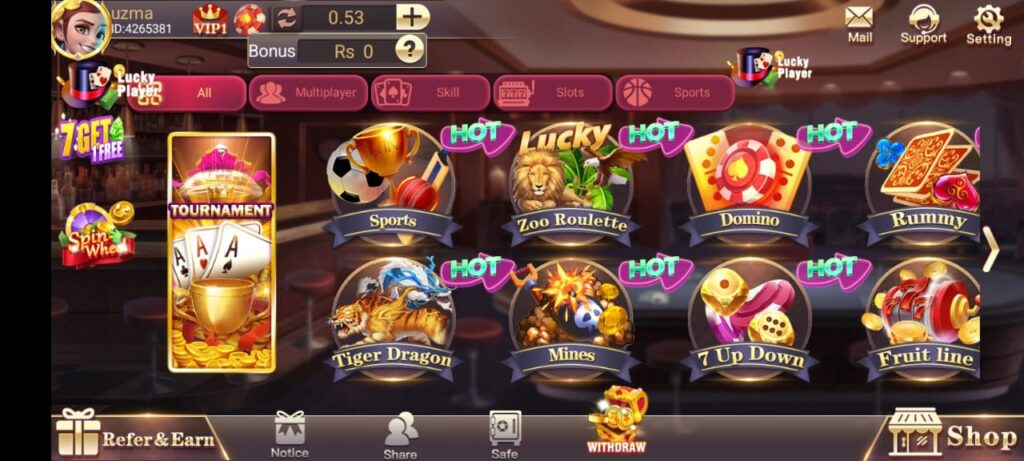Switch to the Slots tab

coord(553,93)
